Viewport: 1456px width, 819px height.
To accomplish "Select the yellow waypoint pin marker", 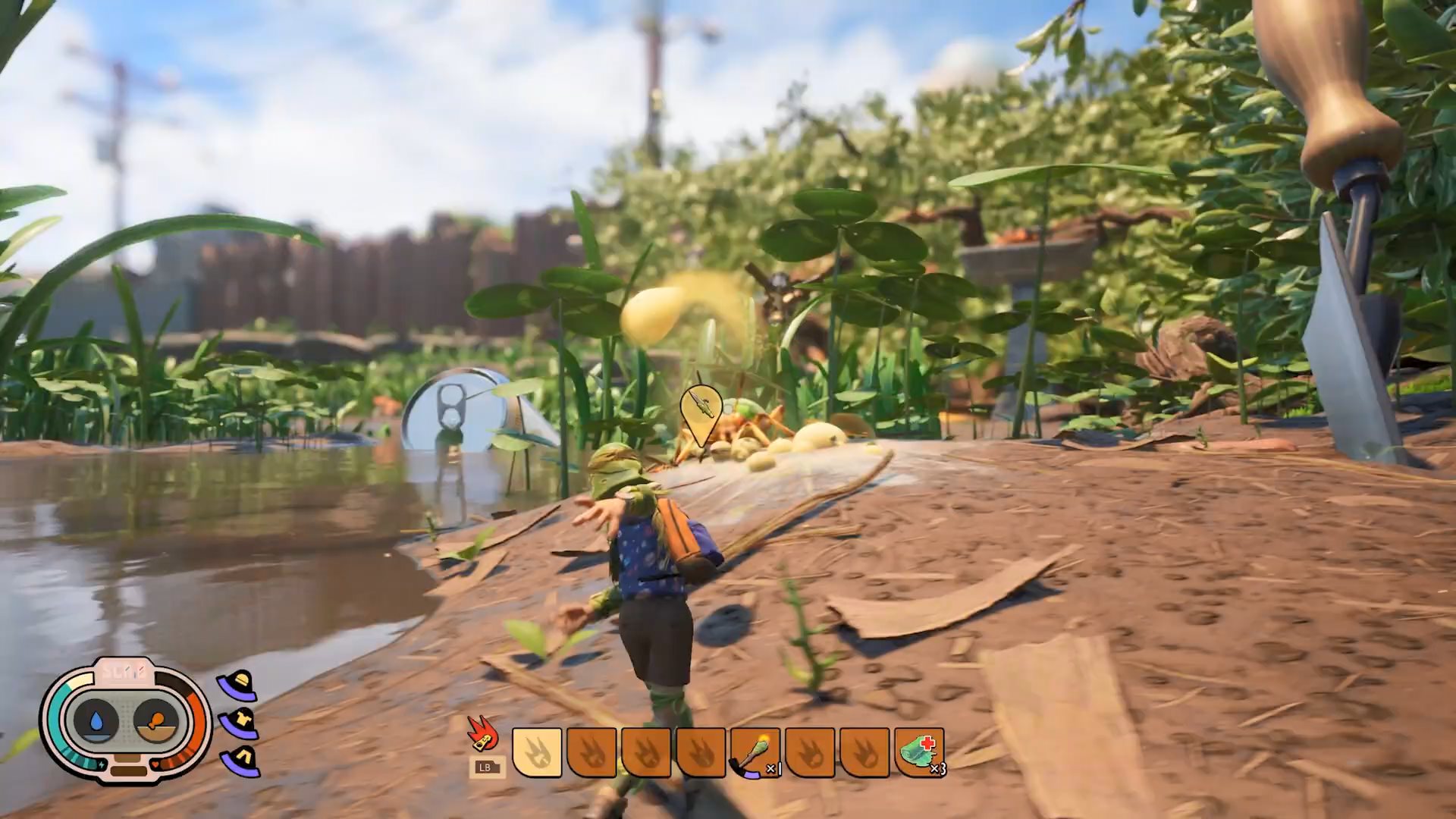I will point(700,412).
